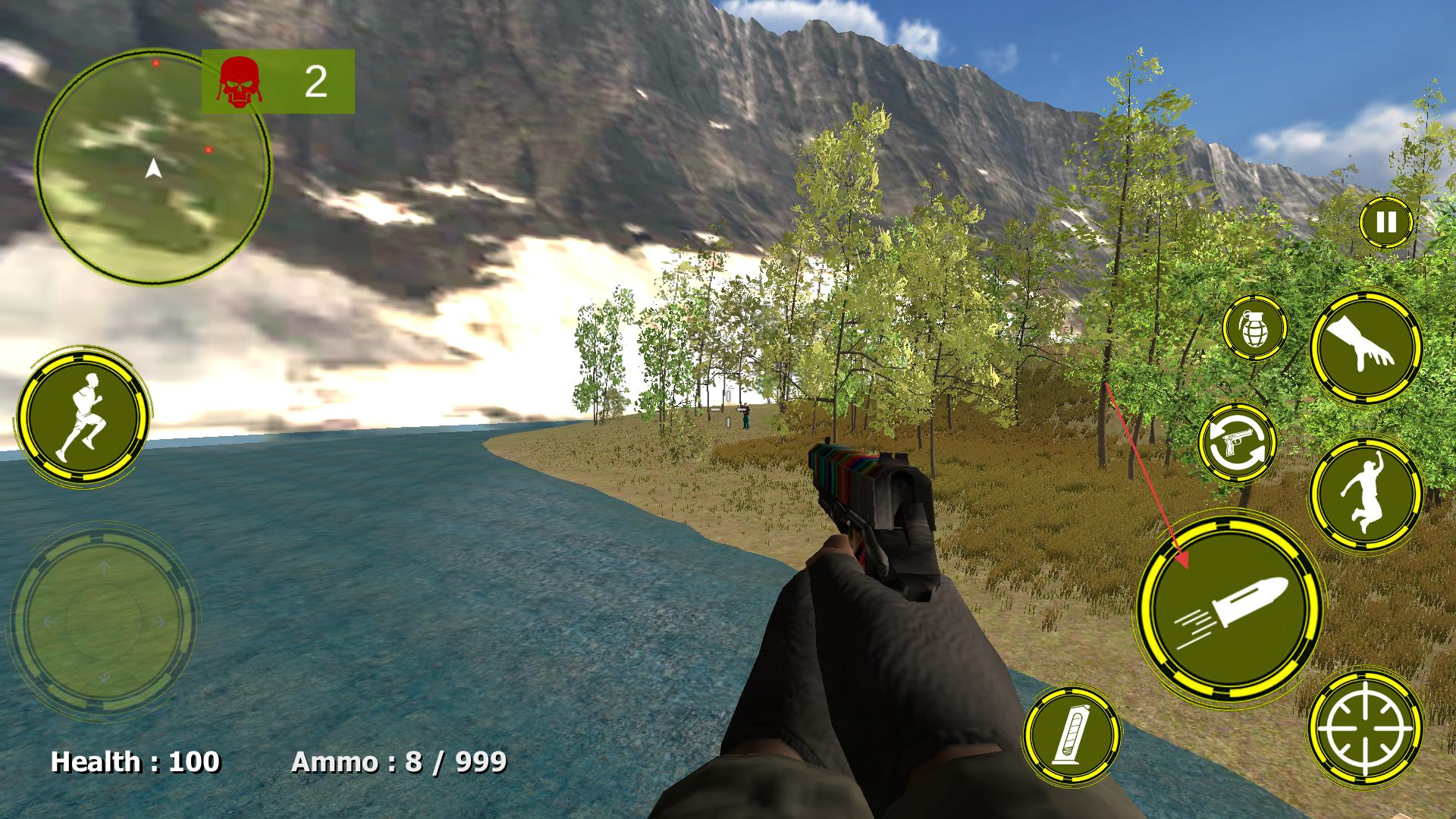The image size is (1456, 819).
Task: Toggle sprint with the running man icon
Action: (82, 418)
